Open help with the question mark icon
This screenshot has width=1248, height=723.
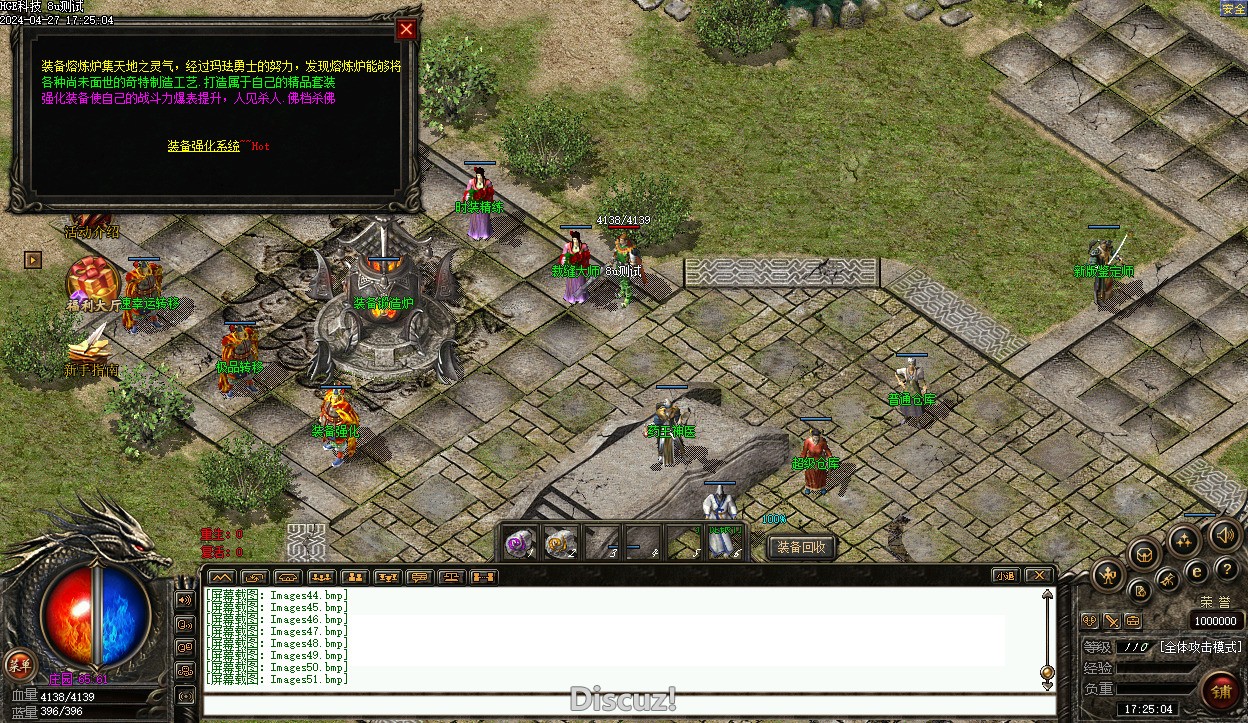pos(1226,569)
